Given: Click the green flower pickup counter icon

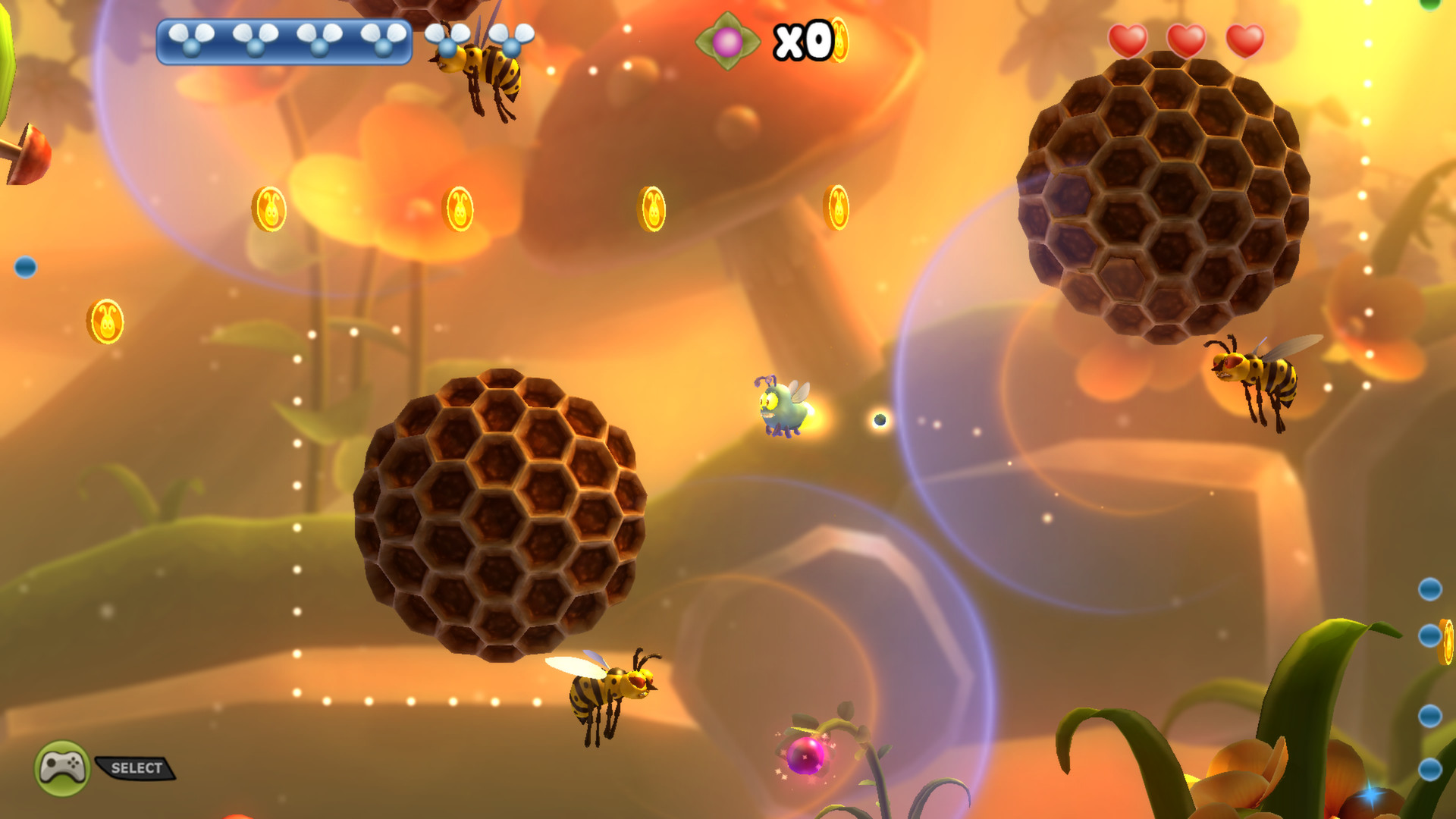Looking at the screenshot, I should (727, 40).
